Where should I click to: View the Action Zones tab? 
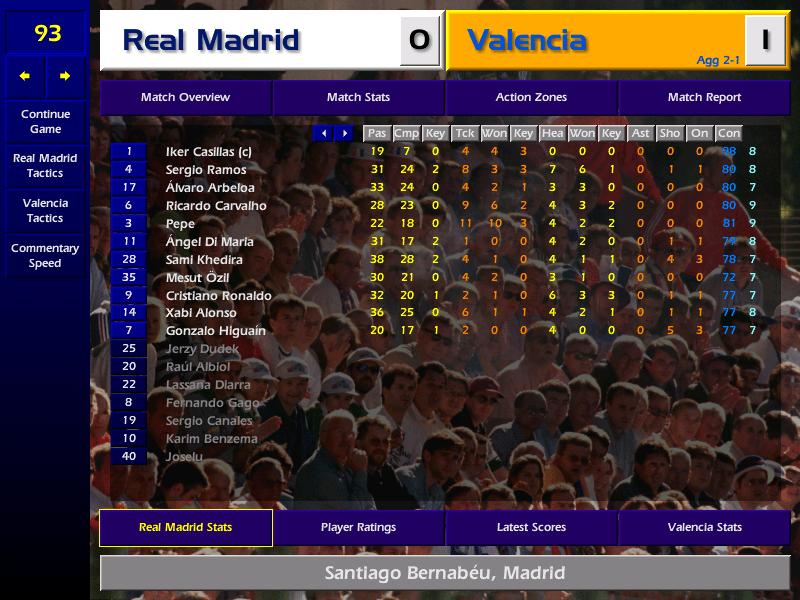(x=531, y=97)
